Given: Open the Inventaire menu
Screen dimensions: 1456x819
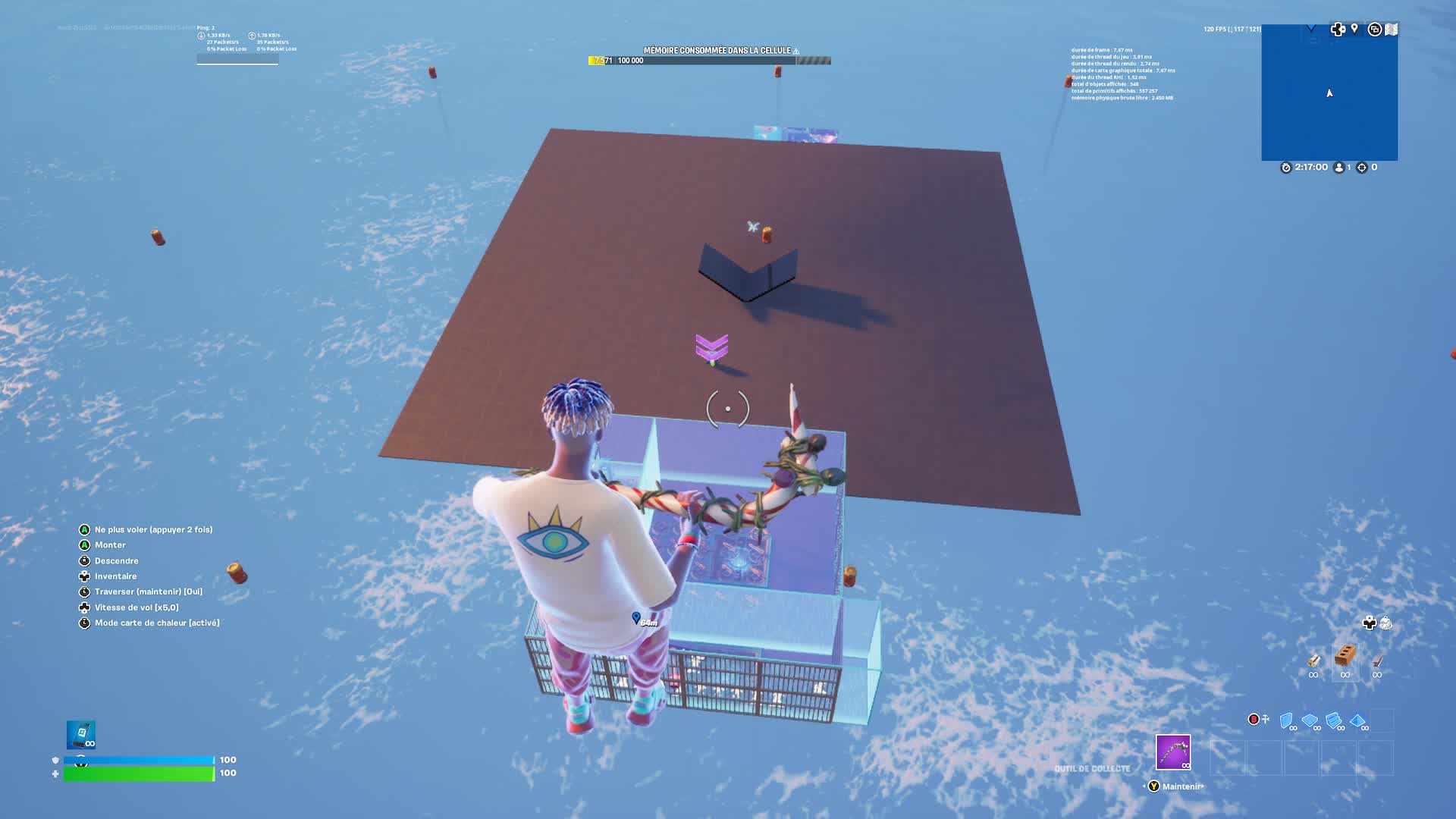Looking at the screenshot, I should [115, 576].
